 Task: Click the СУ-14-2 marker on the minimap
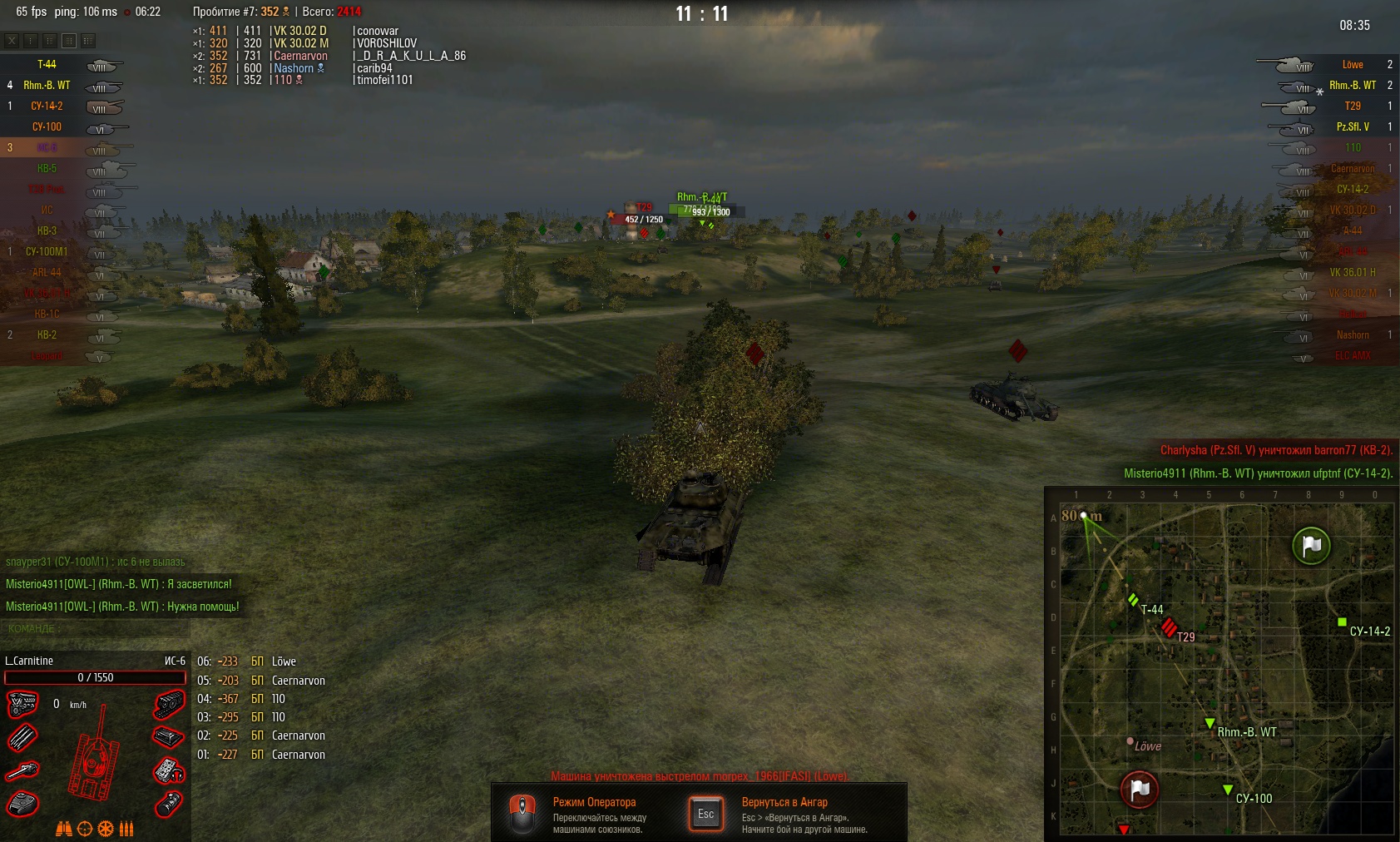[x=1342, y=622]
